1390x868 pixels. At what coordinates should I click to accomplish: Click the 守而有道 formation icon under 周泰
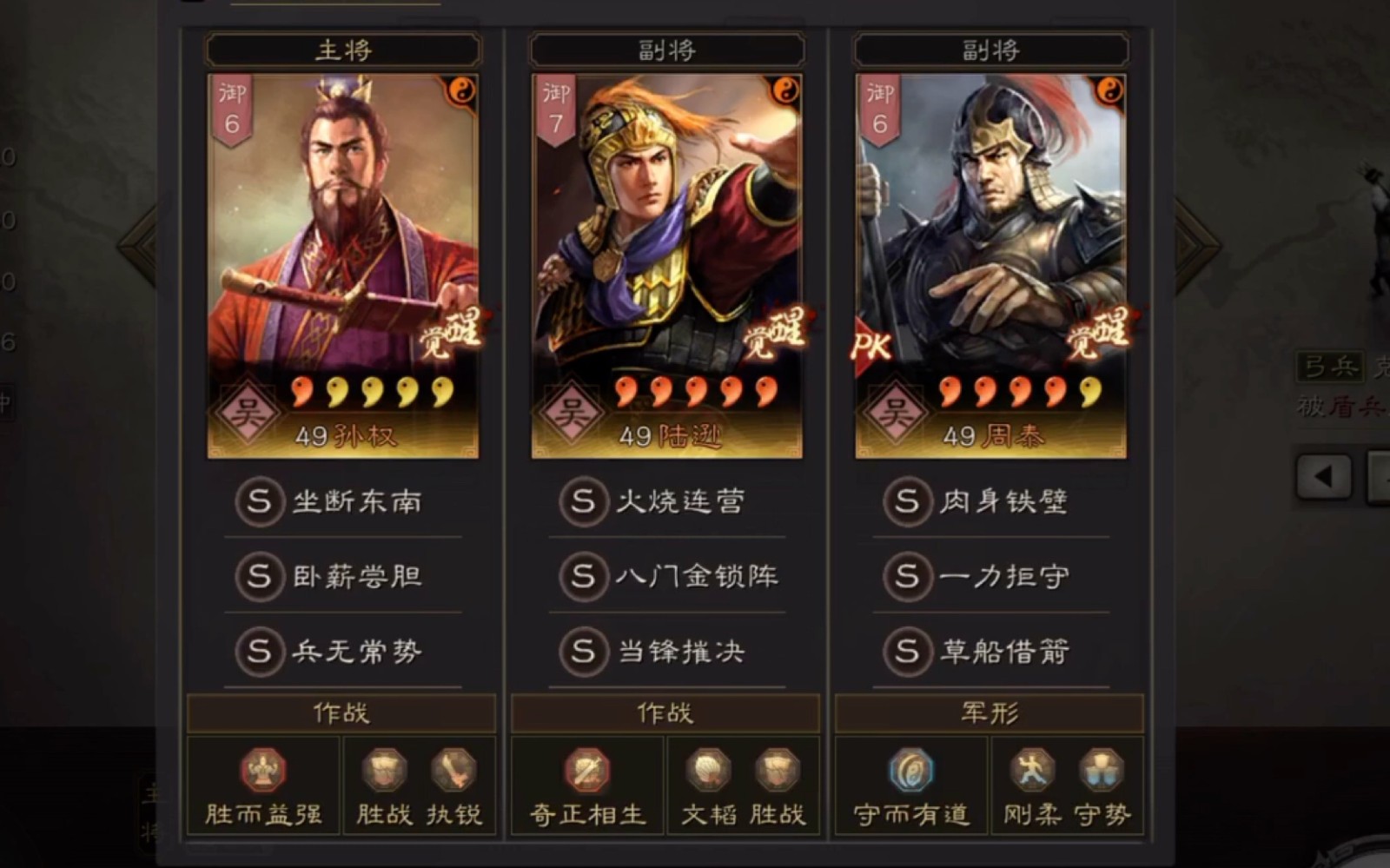coord(910,770)
